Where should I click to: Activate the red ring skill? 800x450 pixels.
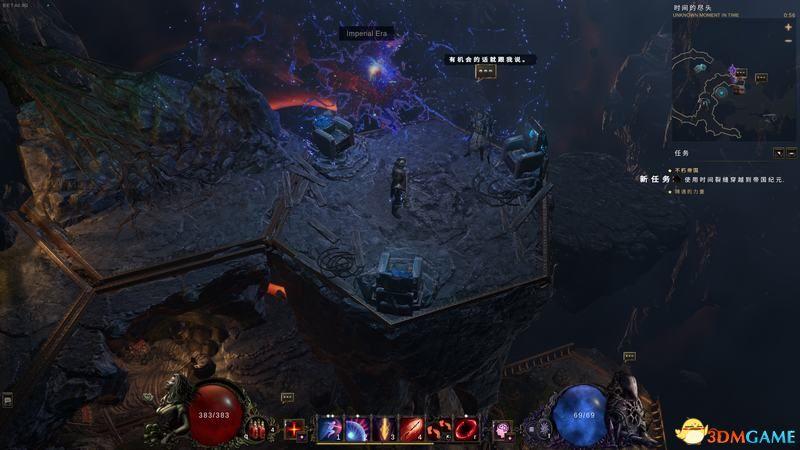pos(466,429)
